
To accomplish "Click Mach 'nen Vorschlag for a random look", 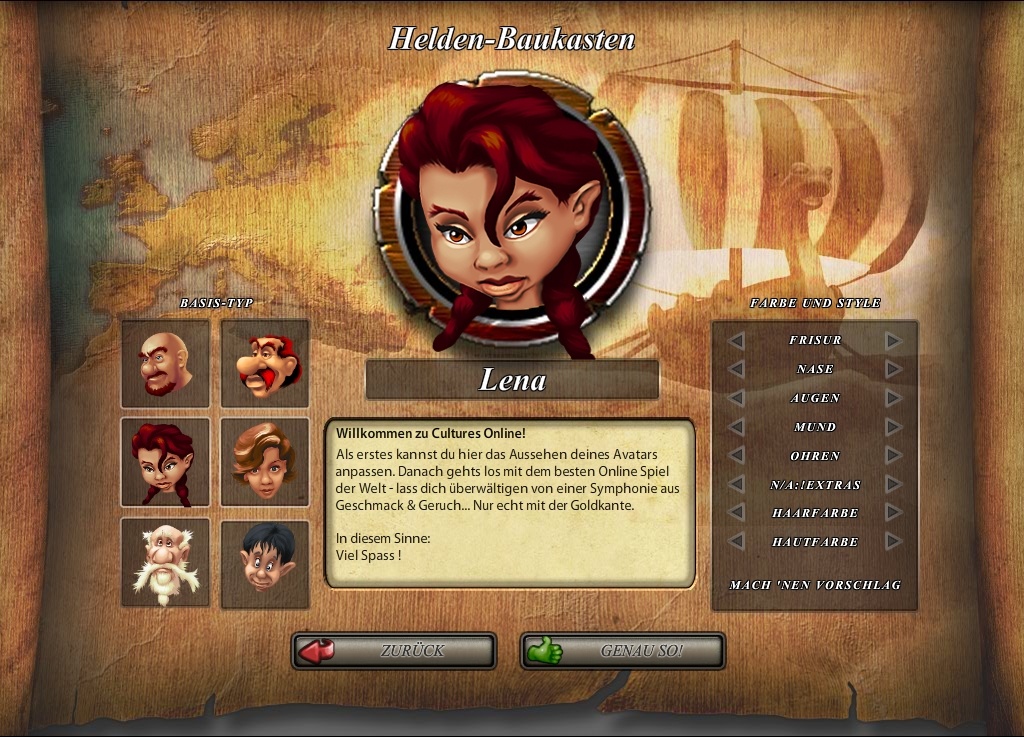I will click(815, 584).
